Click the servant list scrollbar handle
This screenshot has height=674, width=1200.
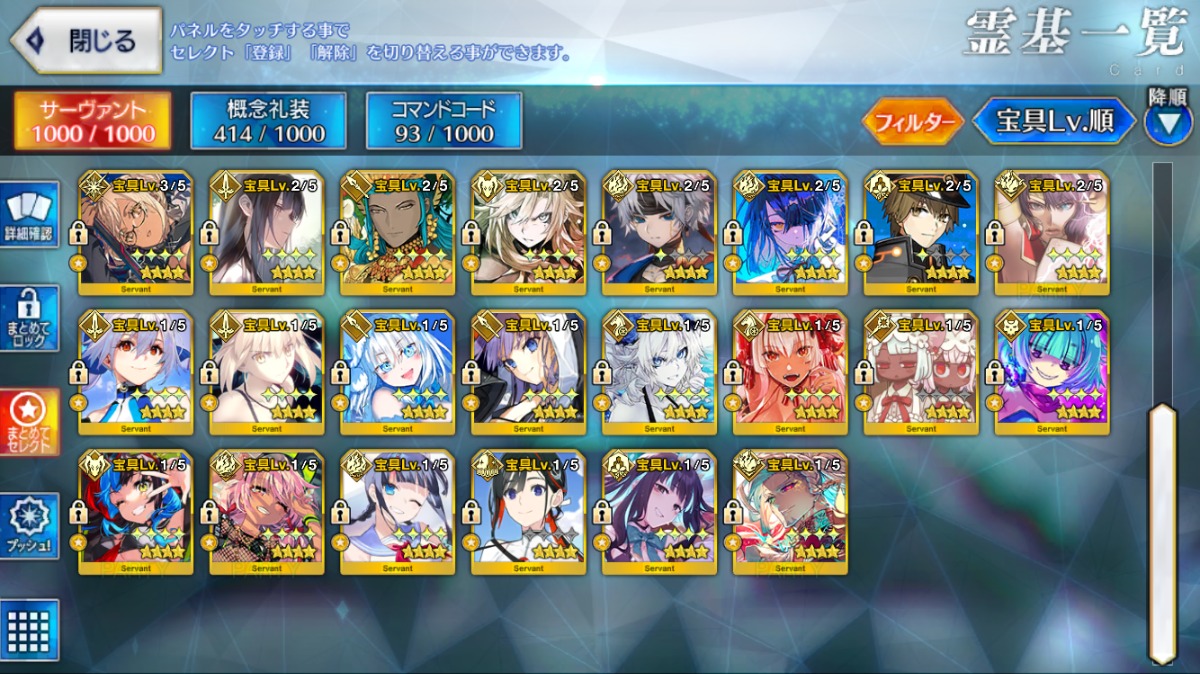1162,530
